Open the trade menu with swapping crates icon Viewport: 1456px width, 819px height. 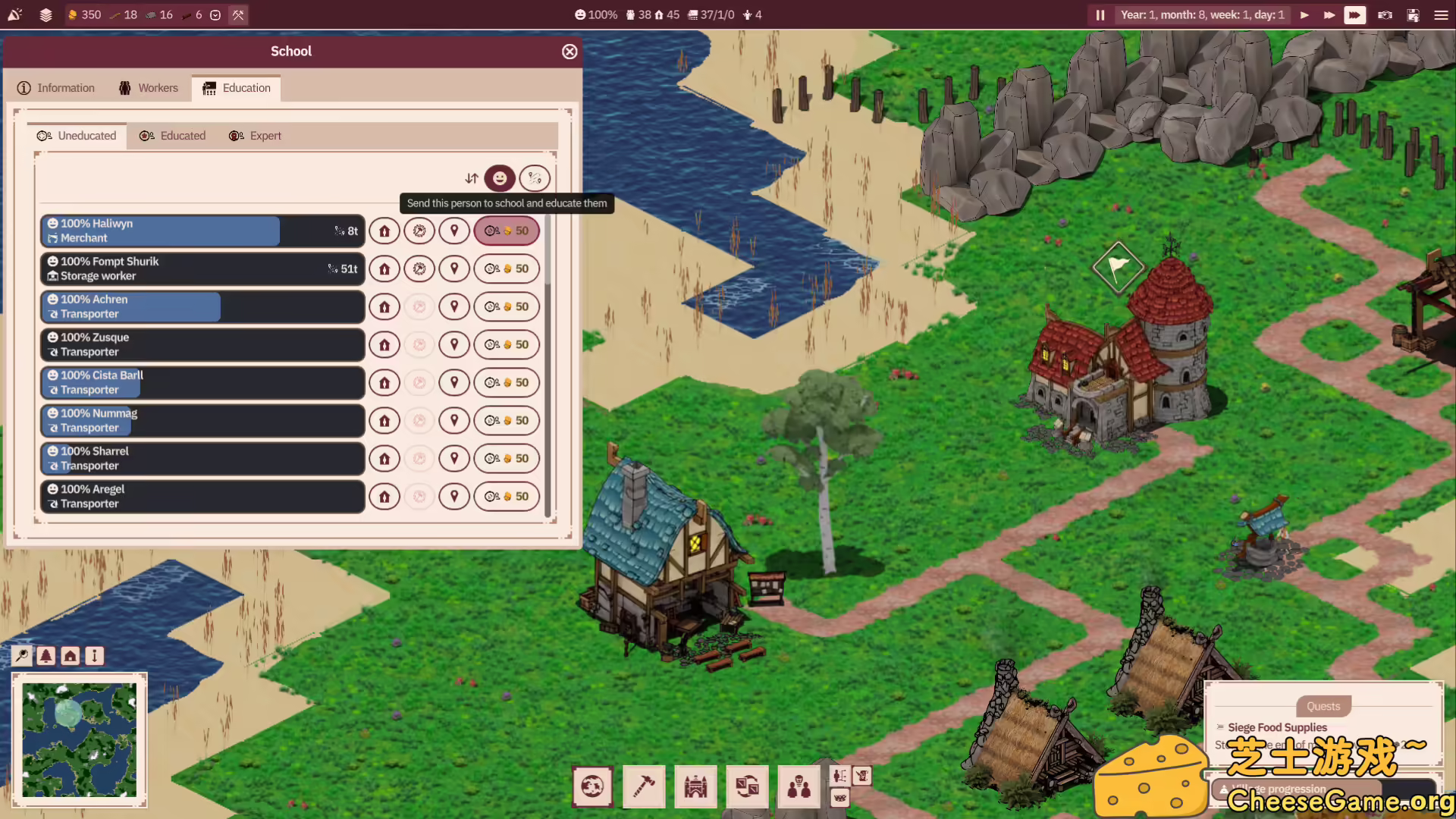tap(747, 786)
